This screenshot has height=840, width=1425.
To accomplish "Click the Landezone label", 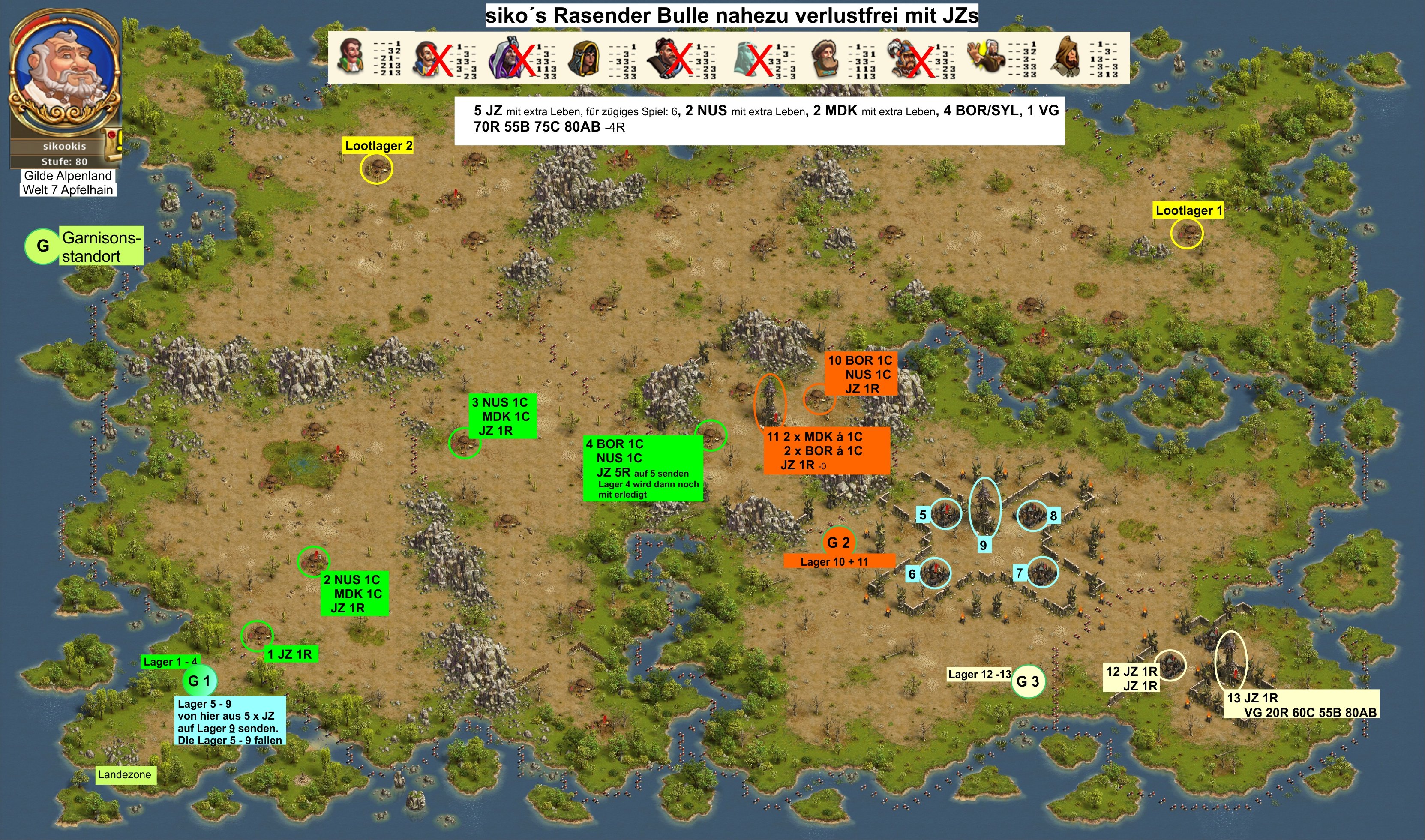I will (x=125, y=774).
